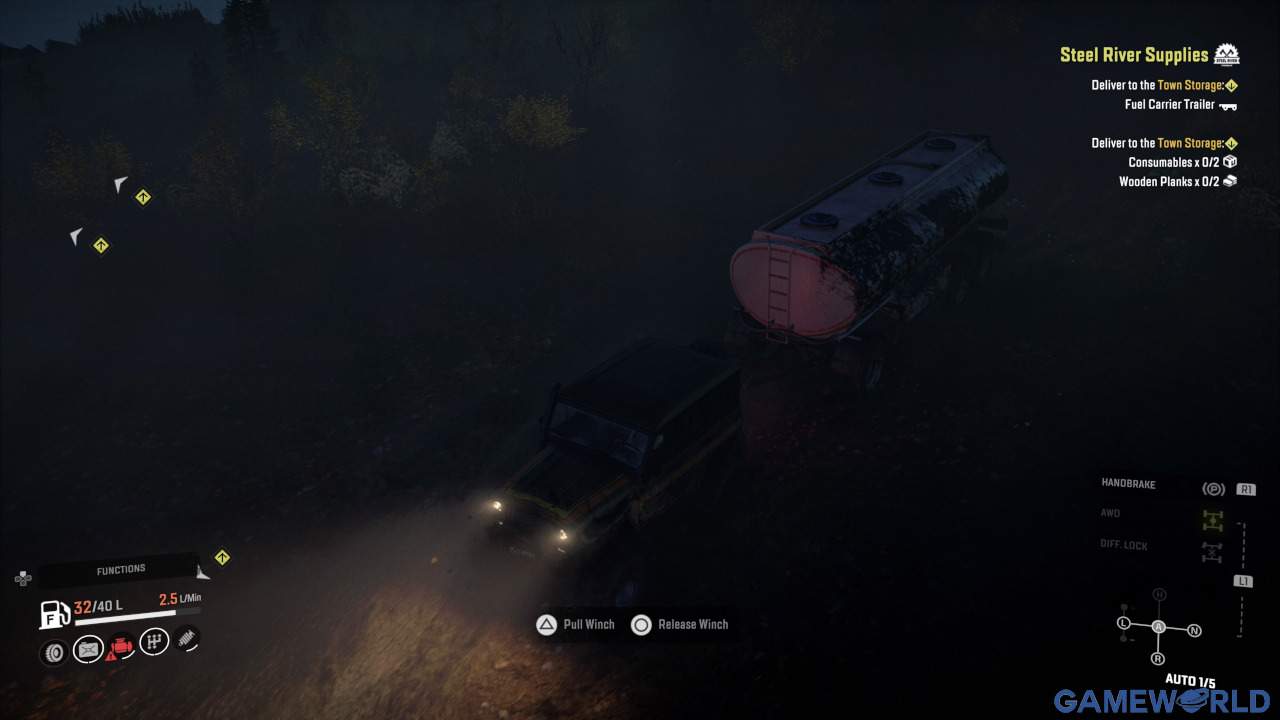Click the suspension spring status icon
This screenshot has height=720, width=1280.
tap(187, 638)
